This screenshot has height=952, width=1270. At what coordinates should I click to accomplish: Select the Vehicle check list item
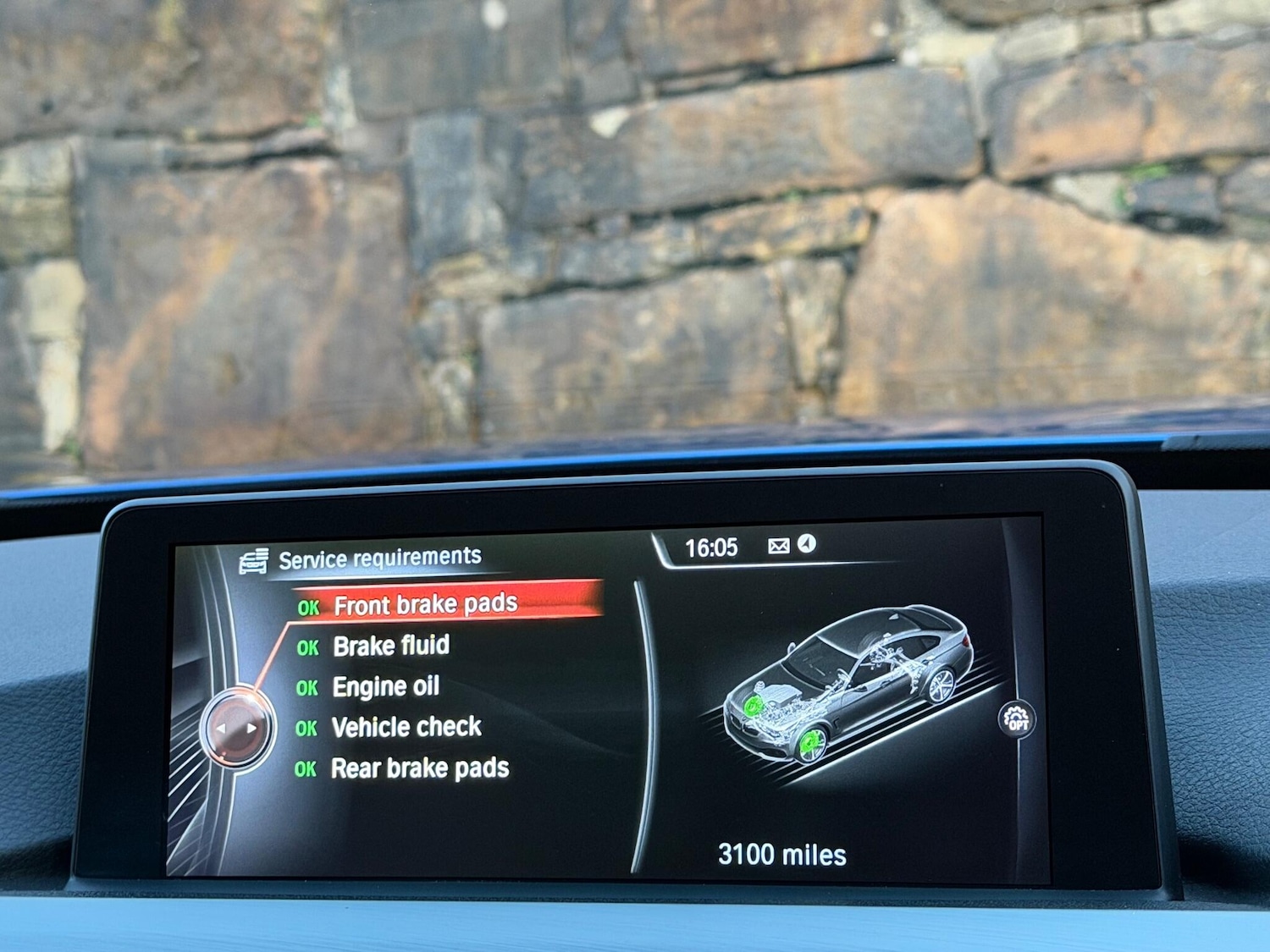[x=407, y=728]
